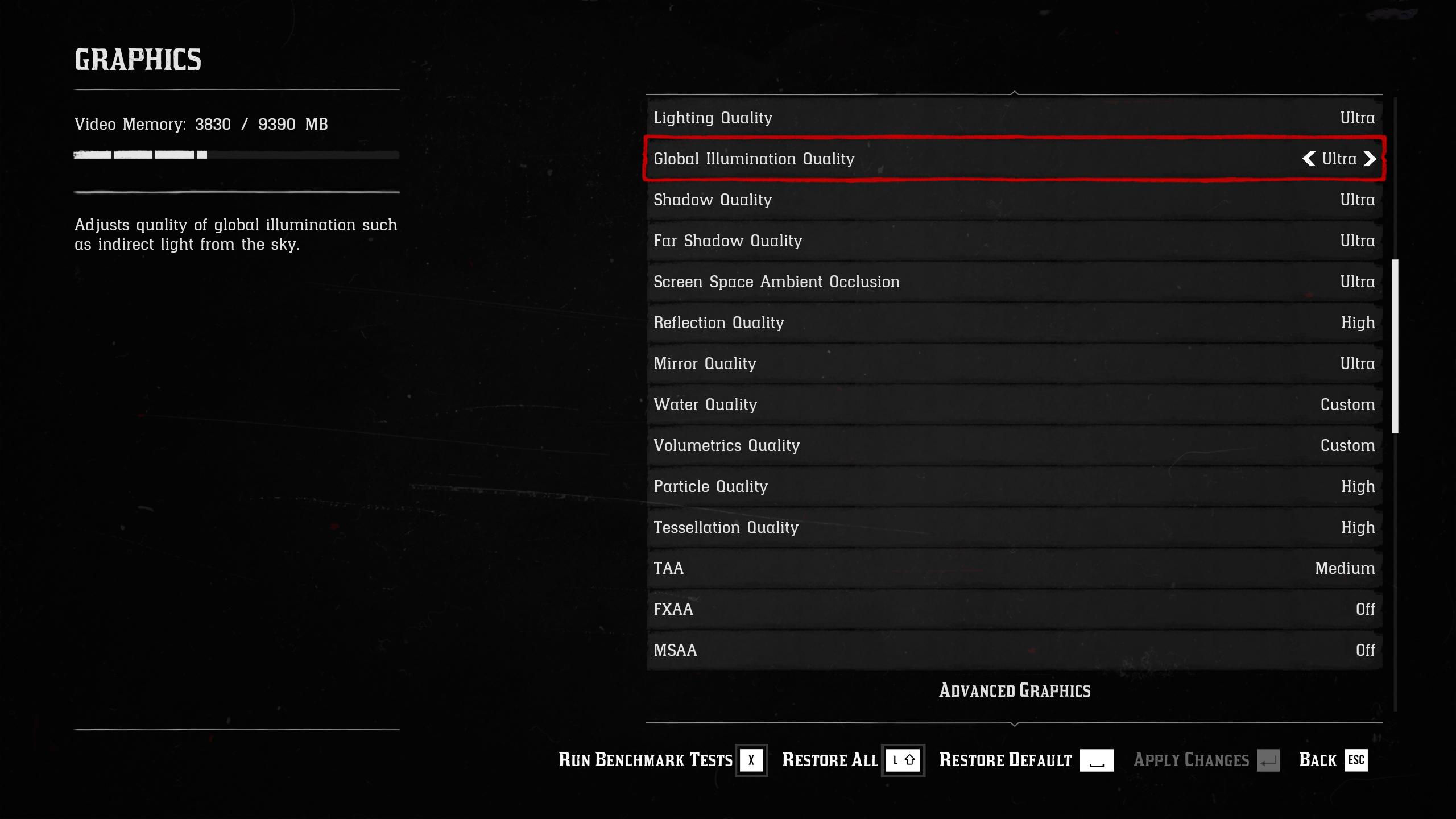Click the Video Memory usage bar
Viewport: 1456px width, 819px height.
234,154
